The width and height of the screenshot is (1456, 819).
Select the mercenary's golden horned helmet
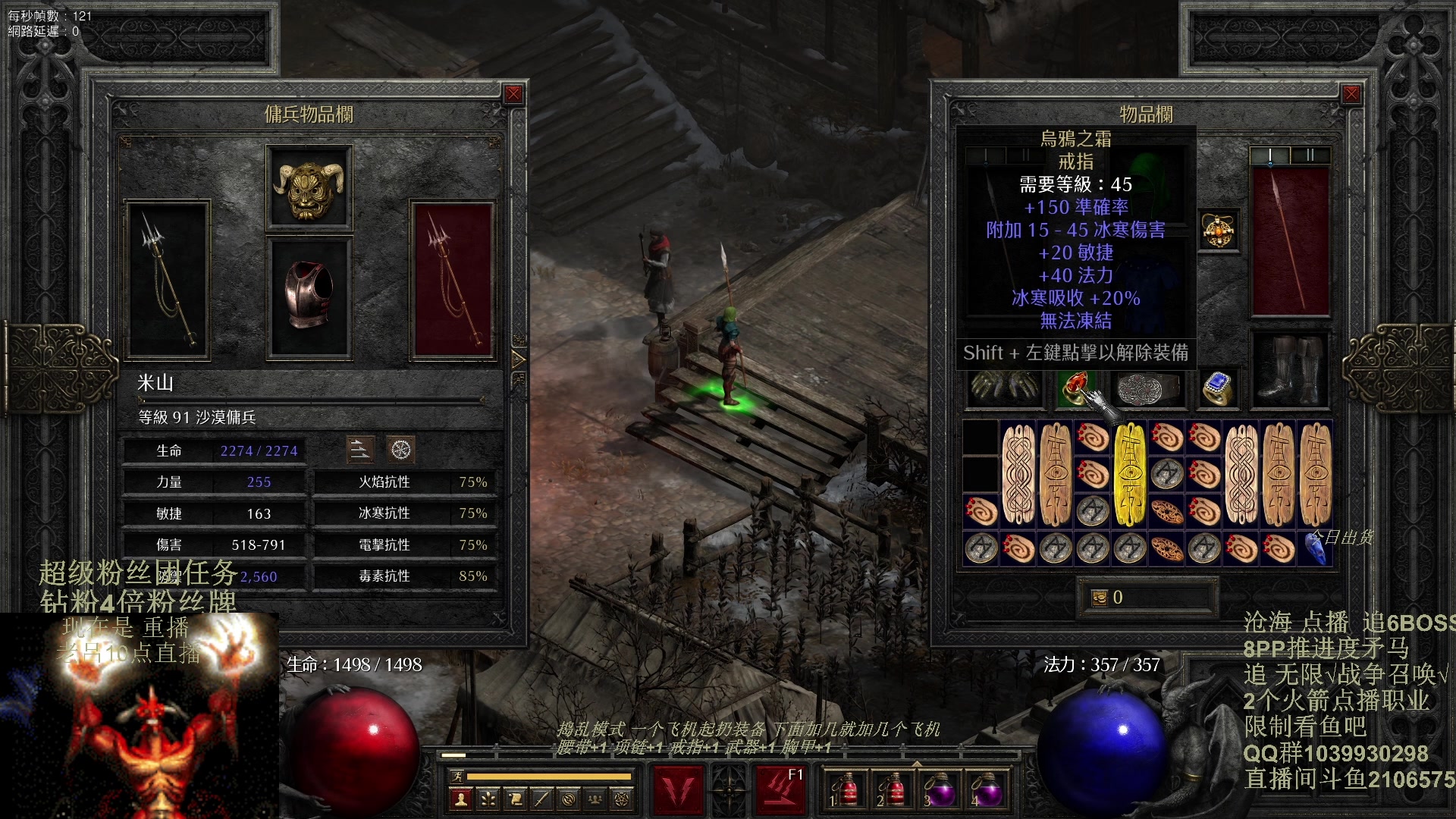coord(309,188)
